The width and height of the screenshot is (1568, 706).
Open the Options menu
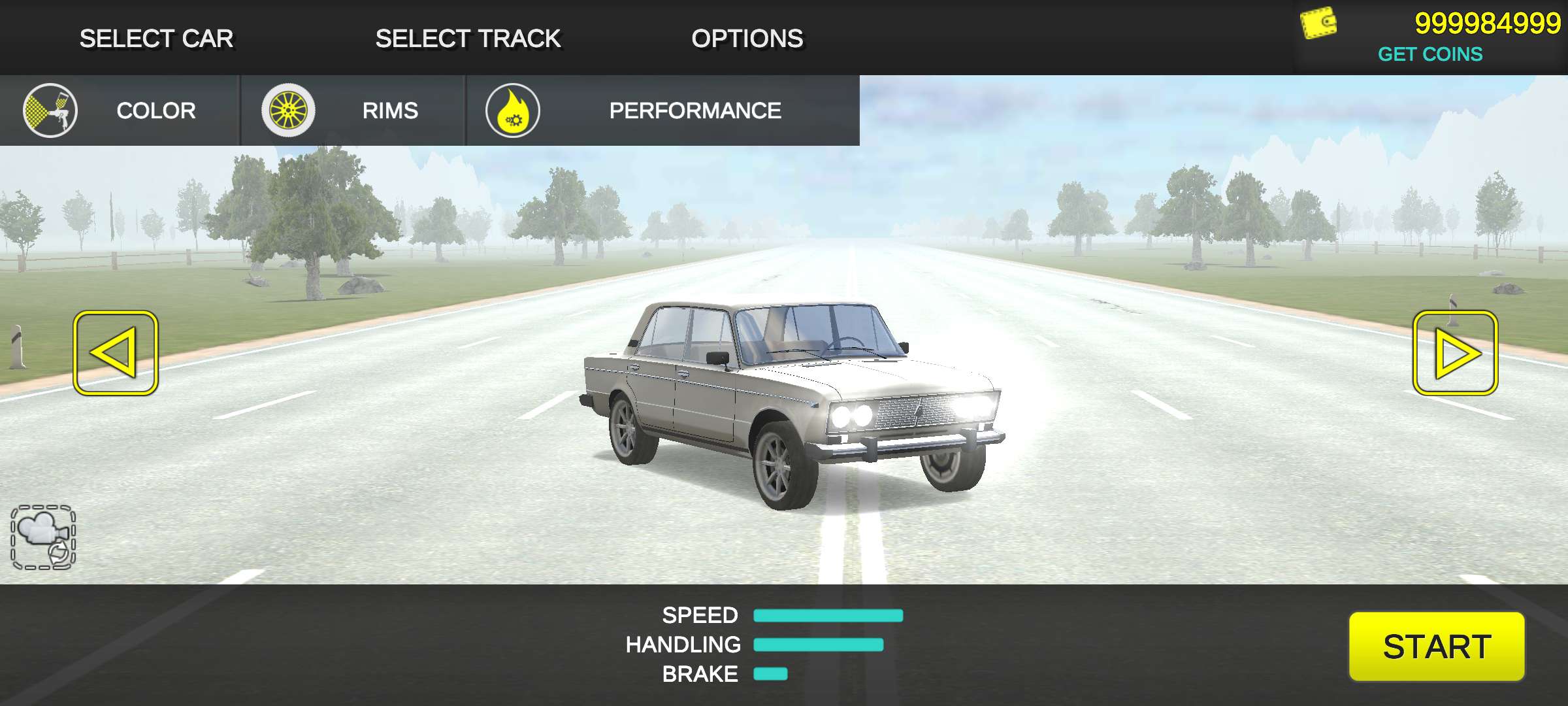[747, 39]
